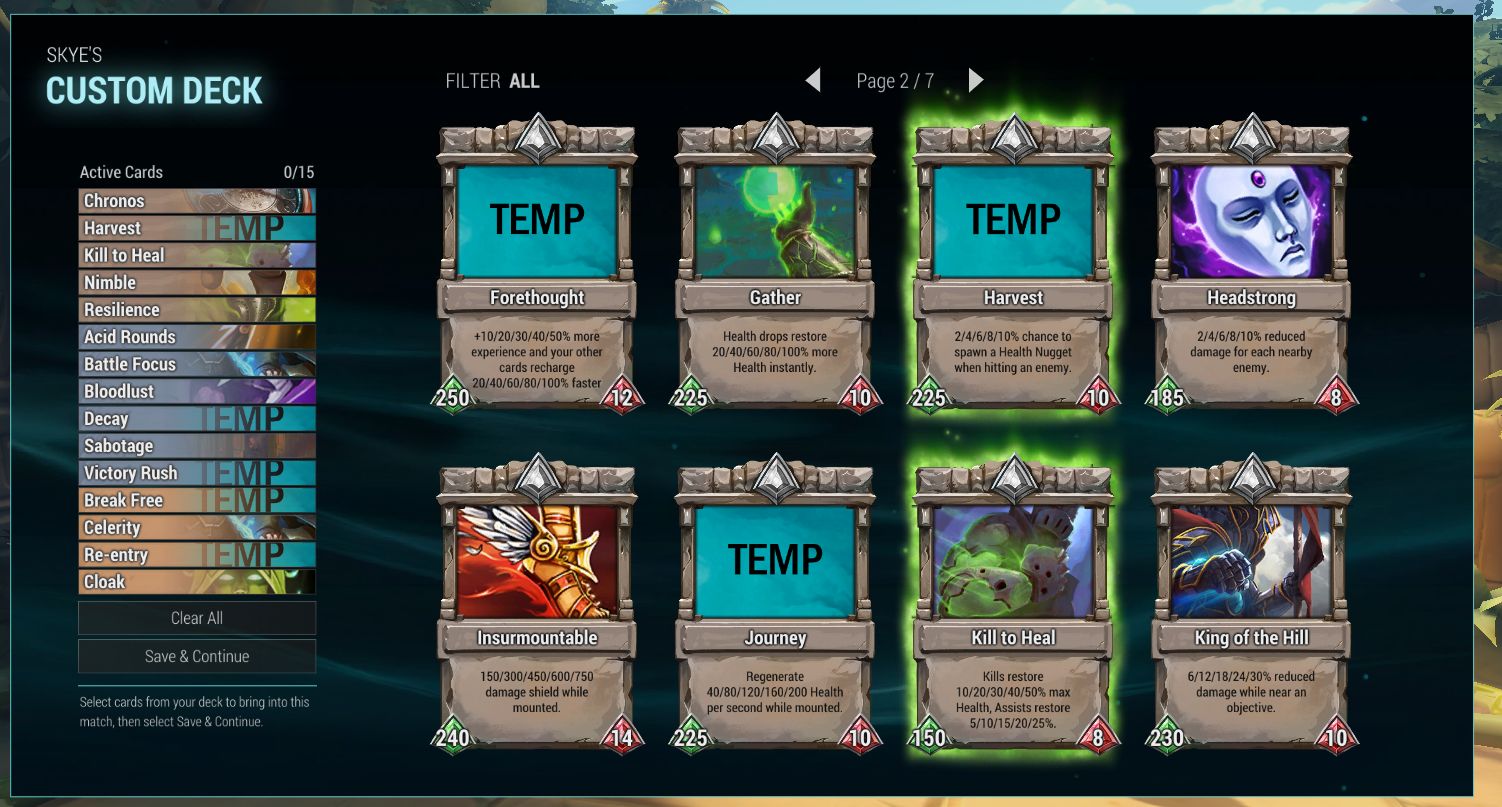The image size is (1502, 807).
Task: Select the Insurmountable card
Action: coord(537,605)
